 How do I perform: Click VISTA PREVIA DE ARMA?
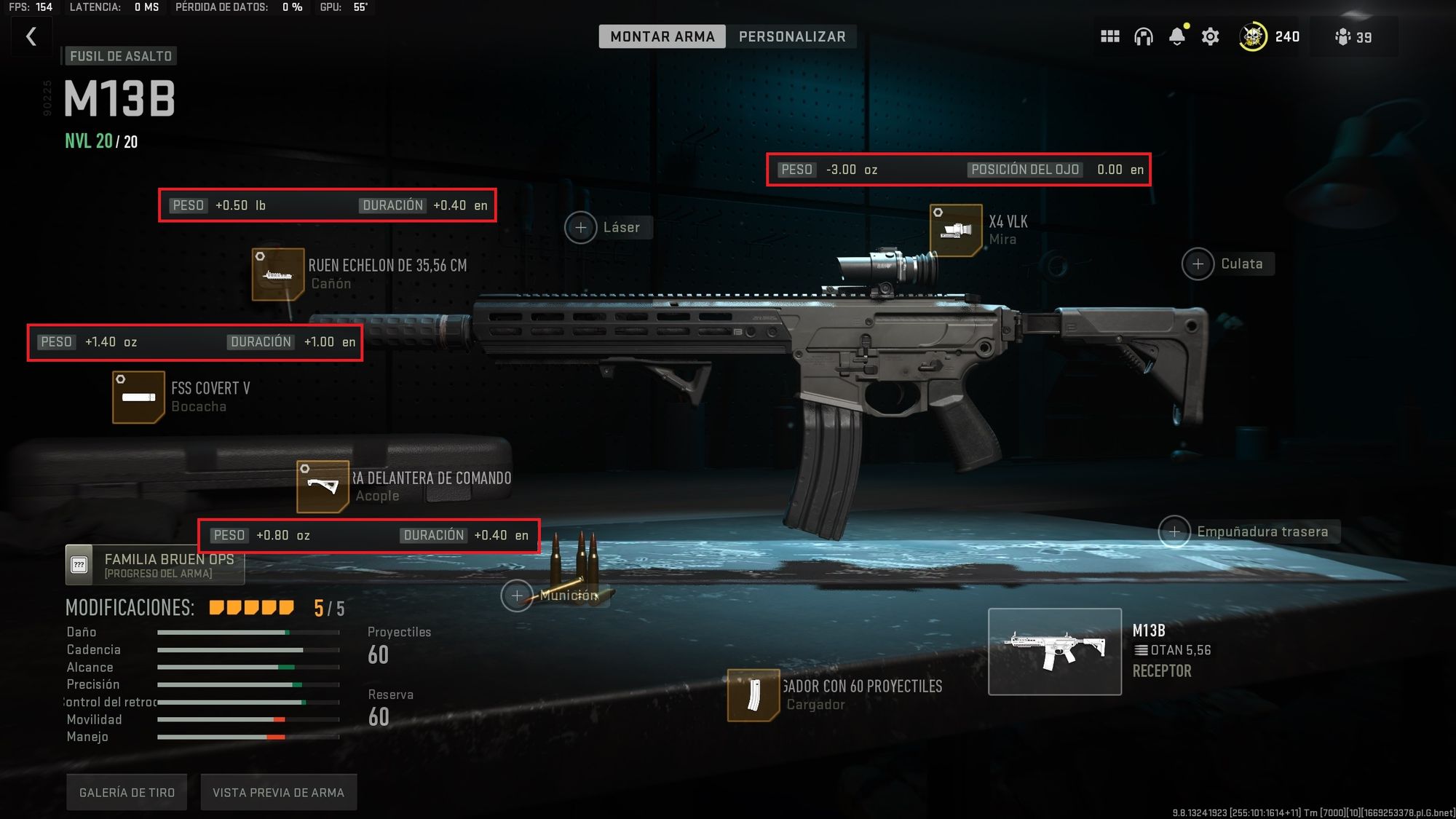[x=279, y=791]
